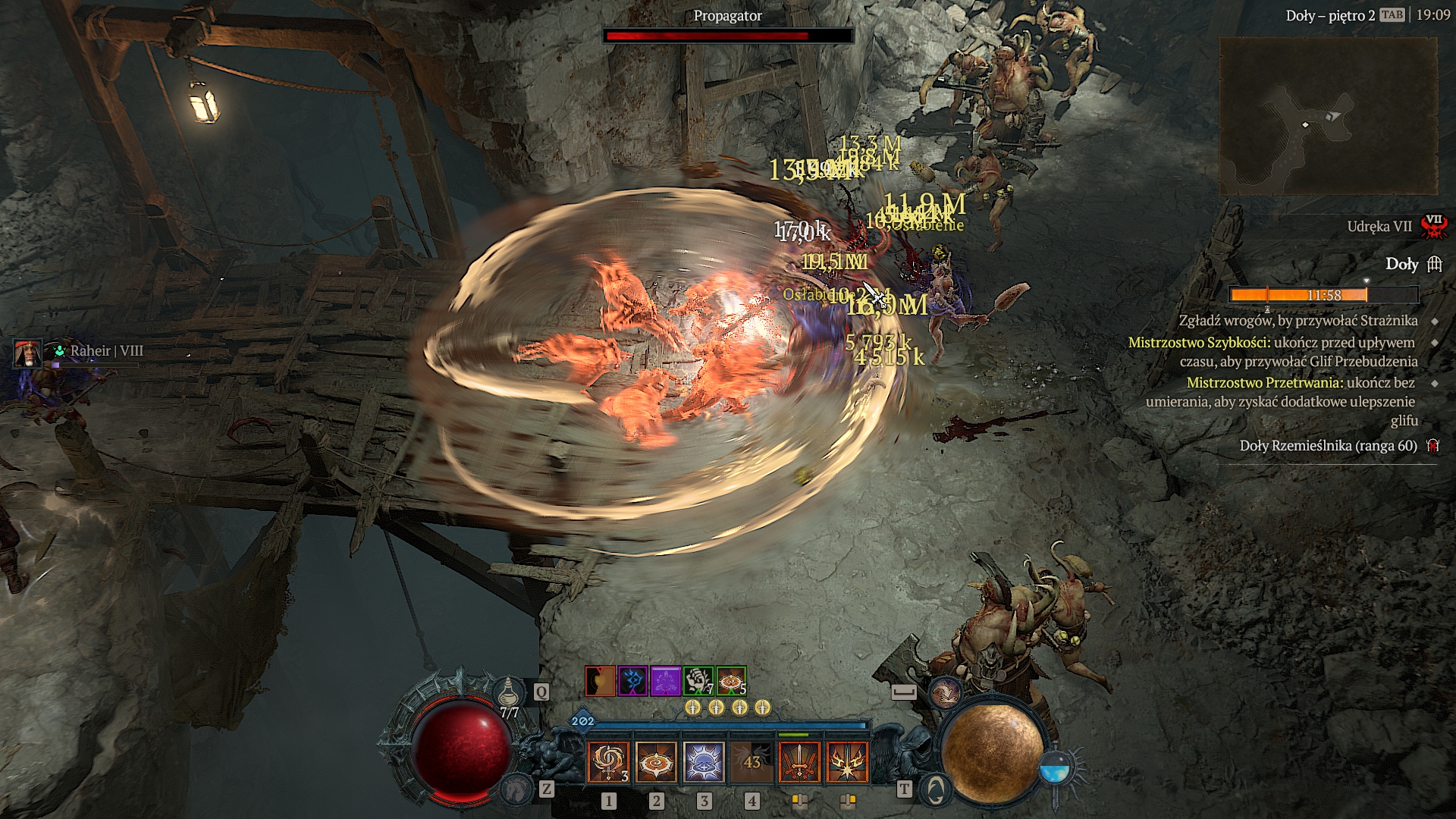Inspect the fist buff with 7 stacks
This screenshot has height=819, width=1456.
tap(698, 681)
